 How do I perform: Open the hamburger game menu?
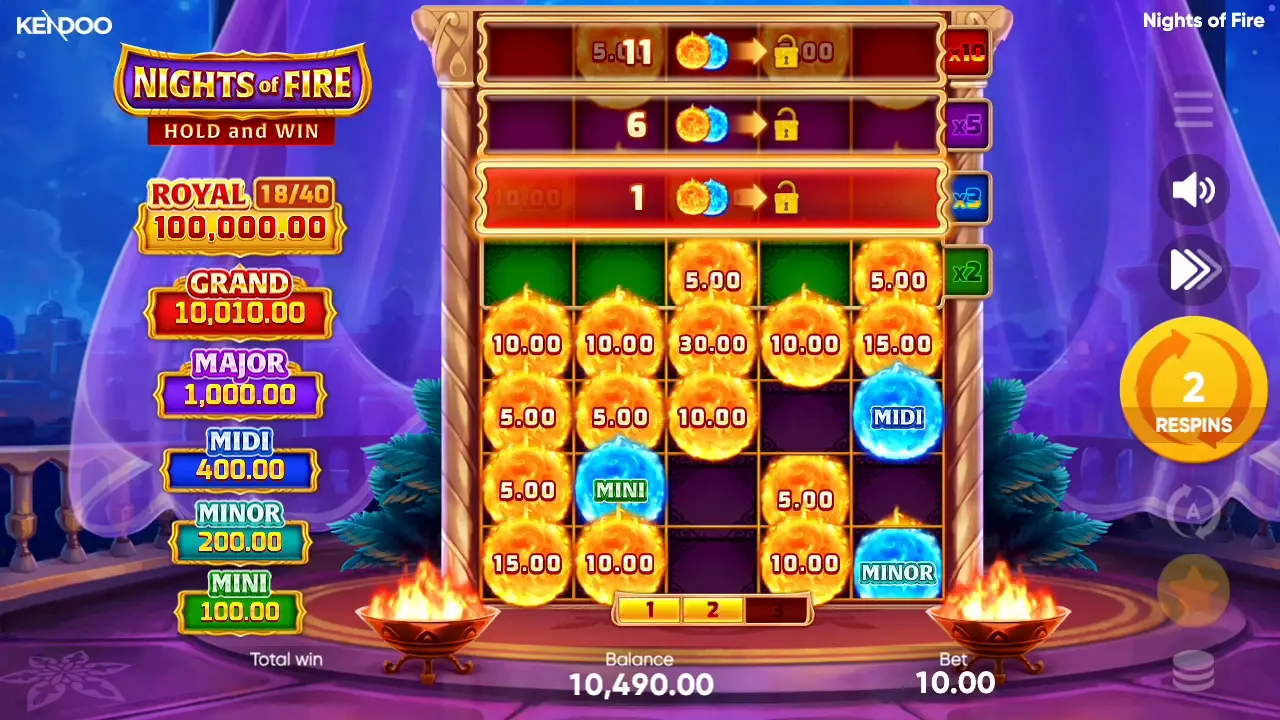coord(1192,110)
